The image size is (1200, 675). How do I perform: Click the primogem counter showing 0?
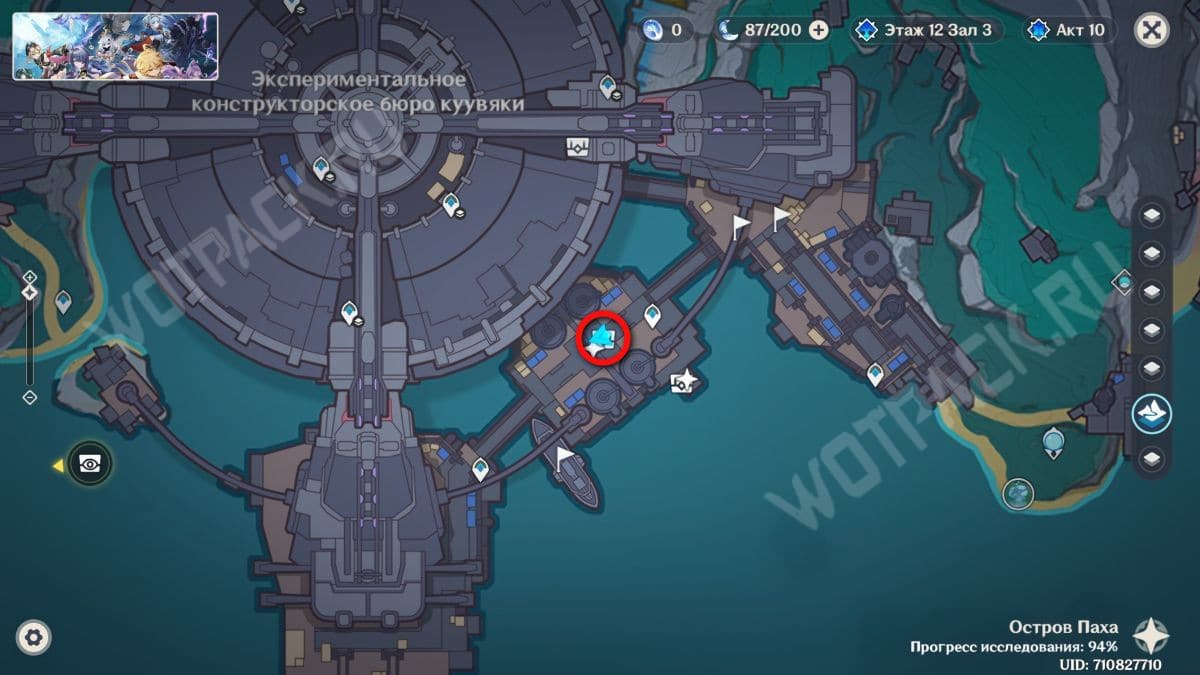(x=667, y=30)
